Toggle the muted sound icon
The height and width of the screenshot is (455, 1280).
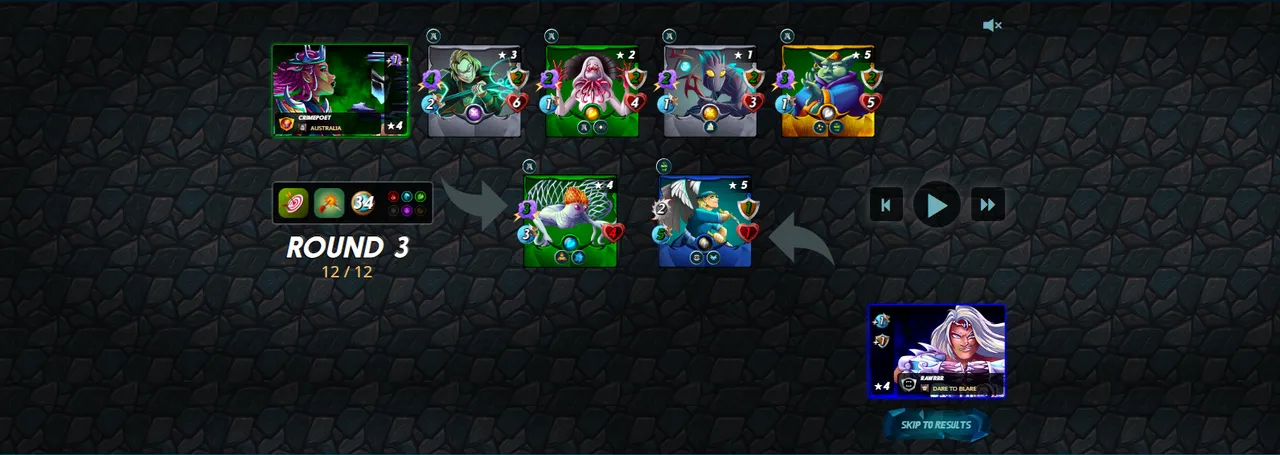992,26
